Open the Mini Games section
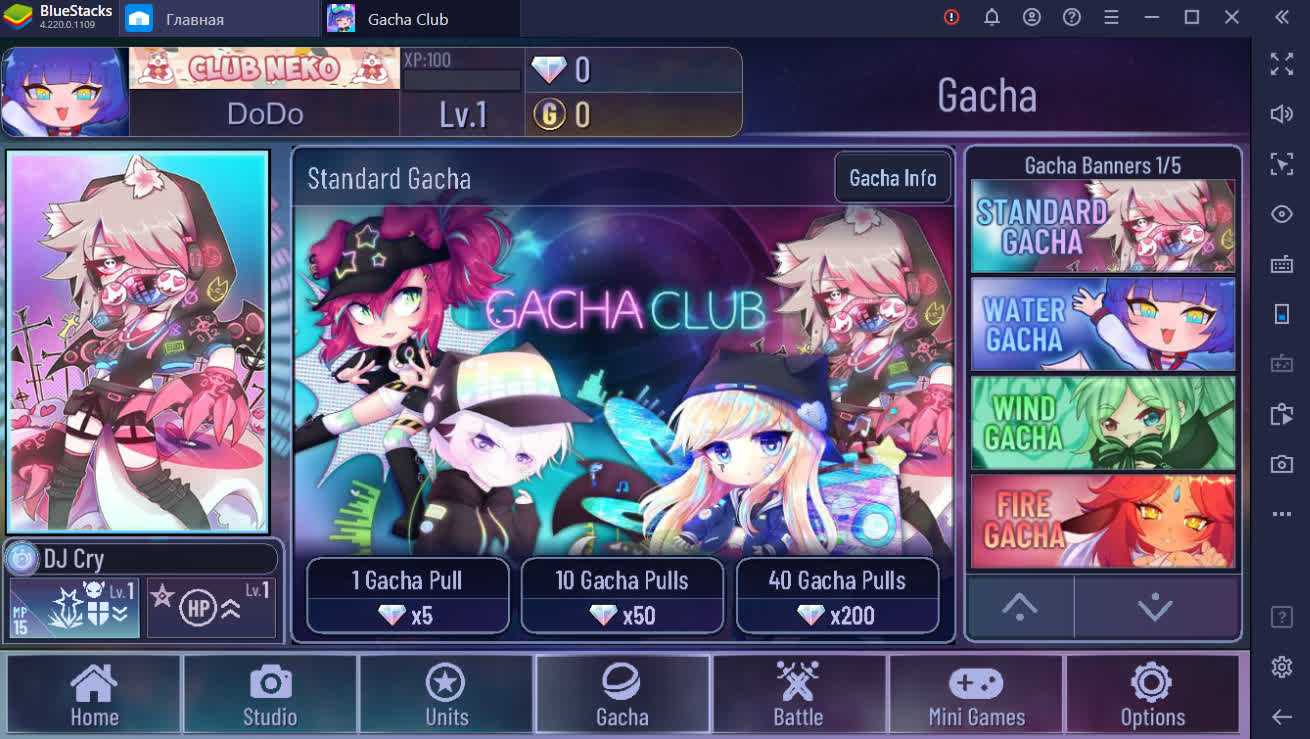 [976, 694]
